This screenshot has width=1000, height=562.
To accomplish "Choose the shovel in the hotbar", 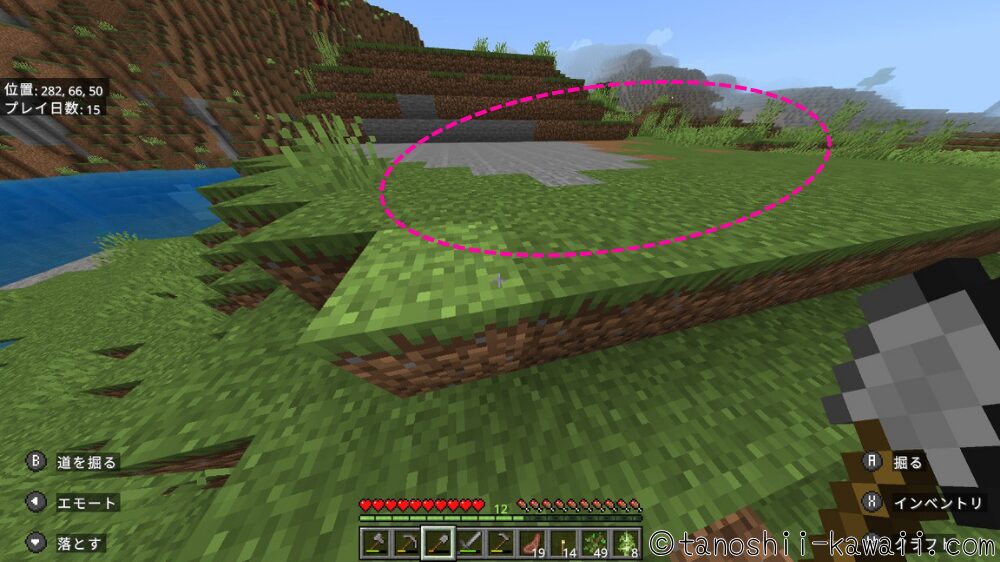I will (437, 543).
